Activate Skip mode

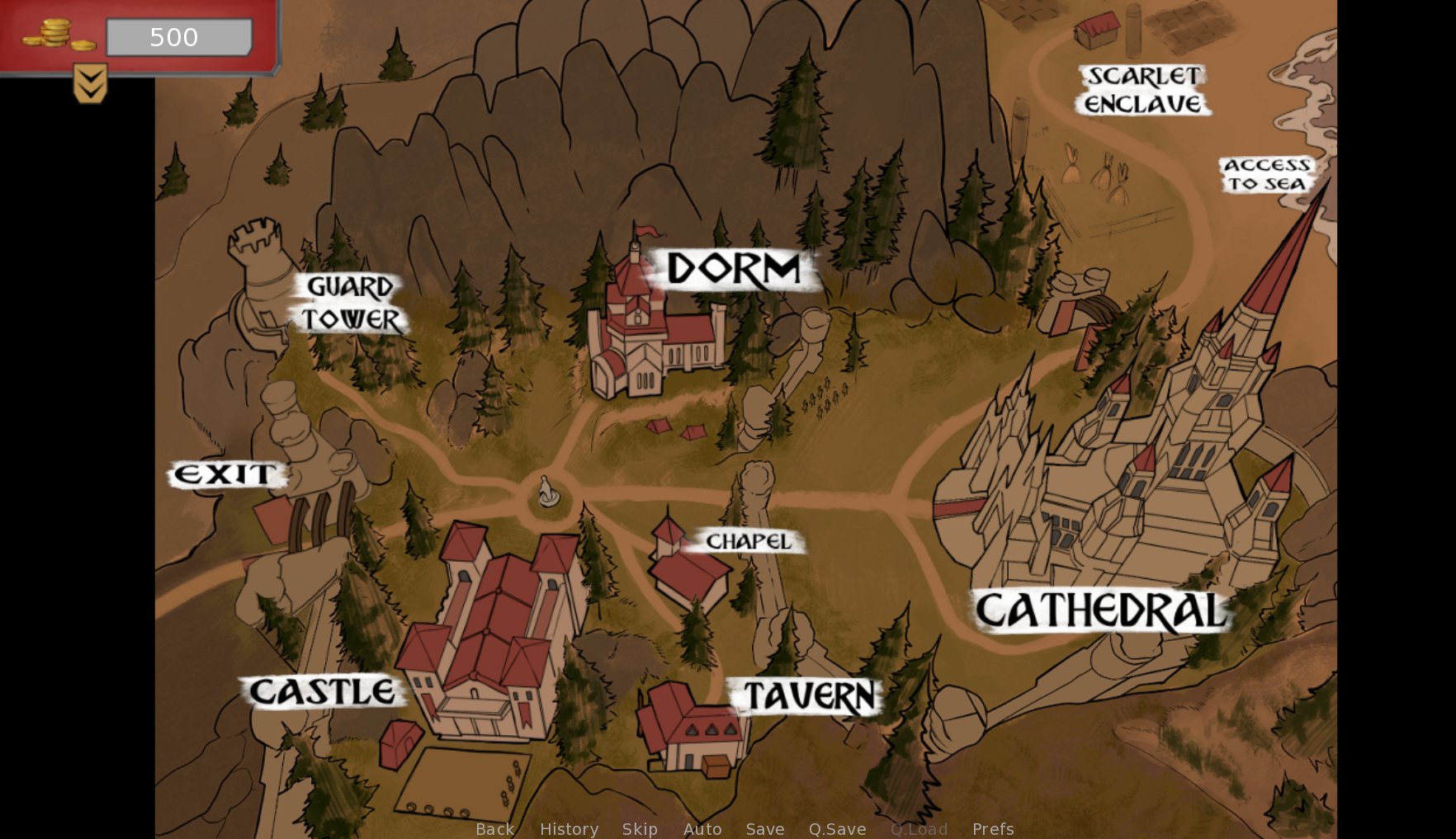pos(640,828)
